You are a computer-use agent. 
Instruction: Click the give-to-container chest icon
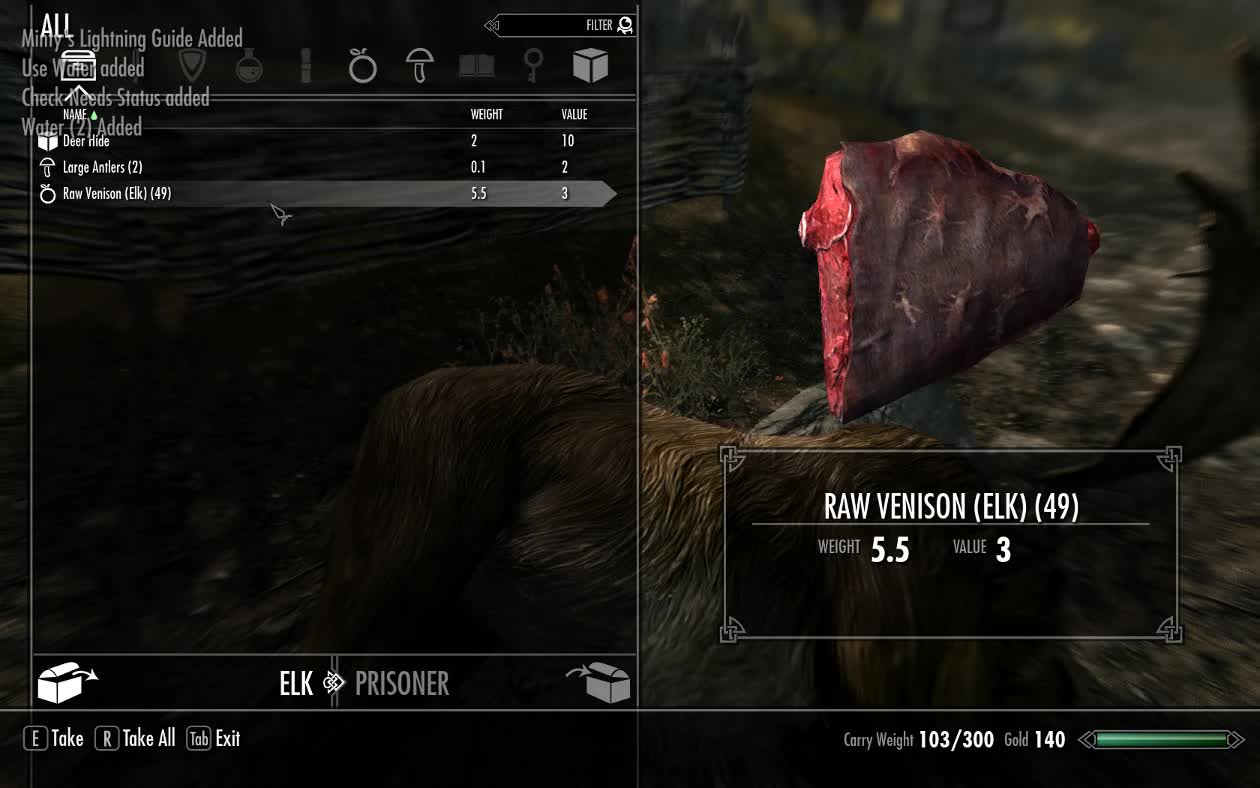tap(600, 684)
